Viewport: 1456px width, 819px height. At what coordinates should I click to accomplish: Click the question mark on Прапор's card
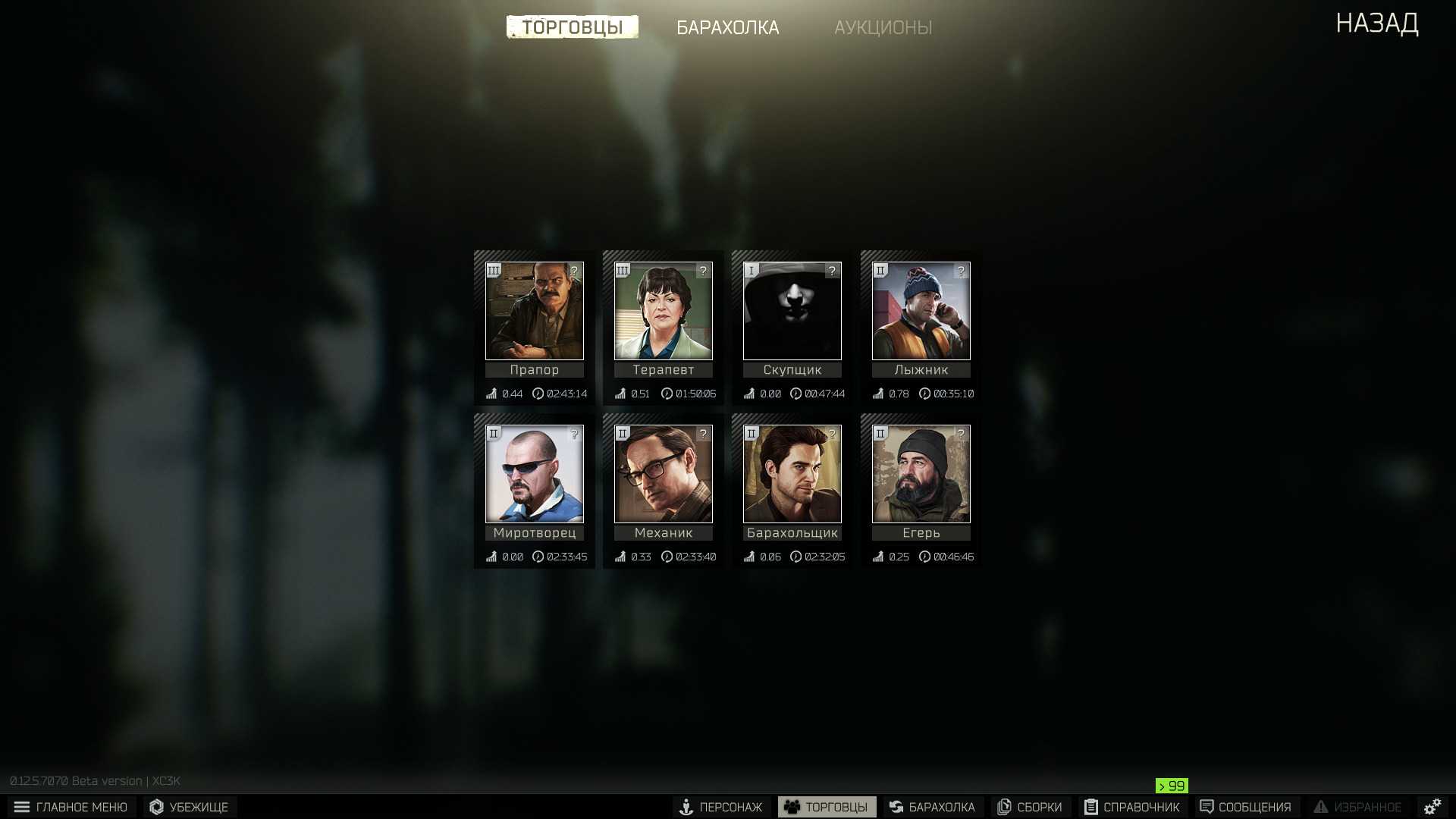(574, 271)
